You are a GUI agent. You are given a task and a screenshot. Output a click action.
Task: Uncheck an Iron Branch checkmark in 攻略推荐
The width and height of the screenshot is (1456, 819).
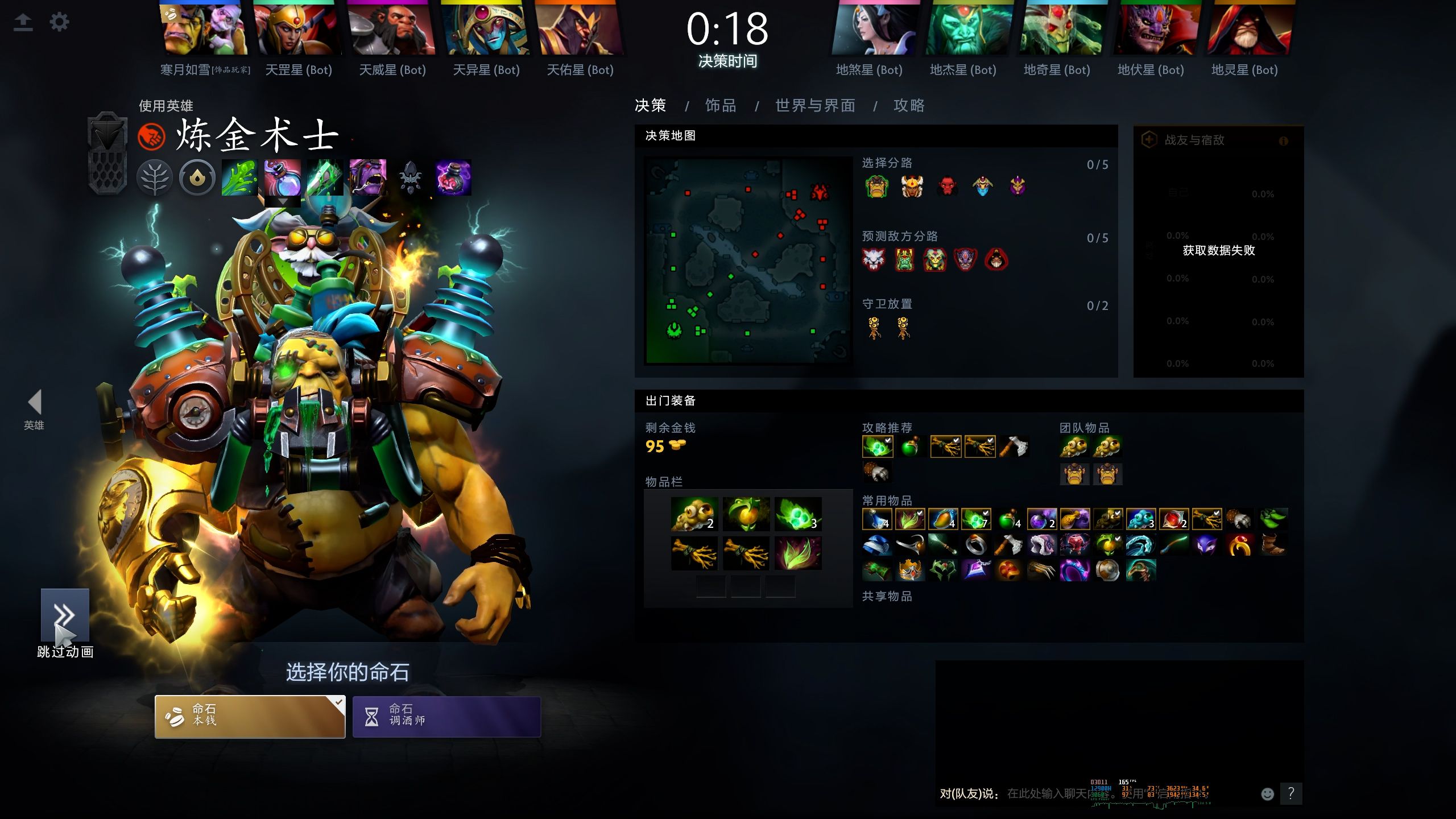tap(955, 440)
